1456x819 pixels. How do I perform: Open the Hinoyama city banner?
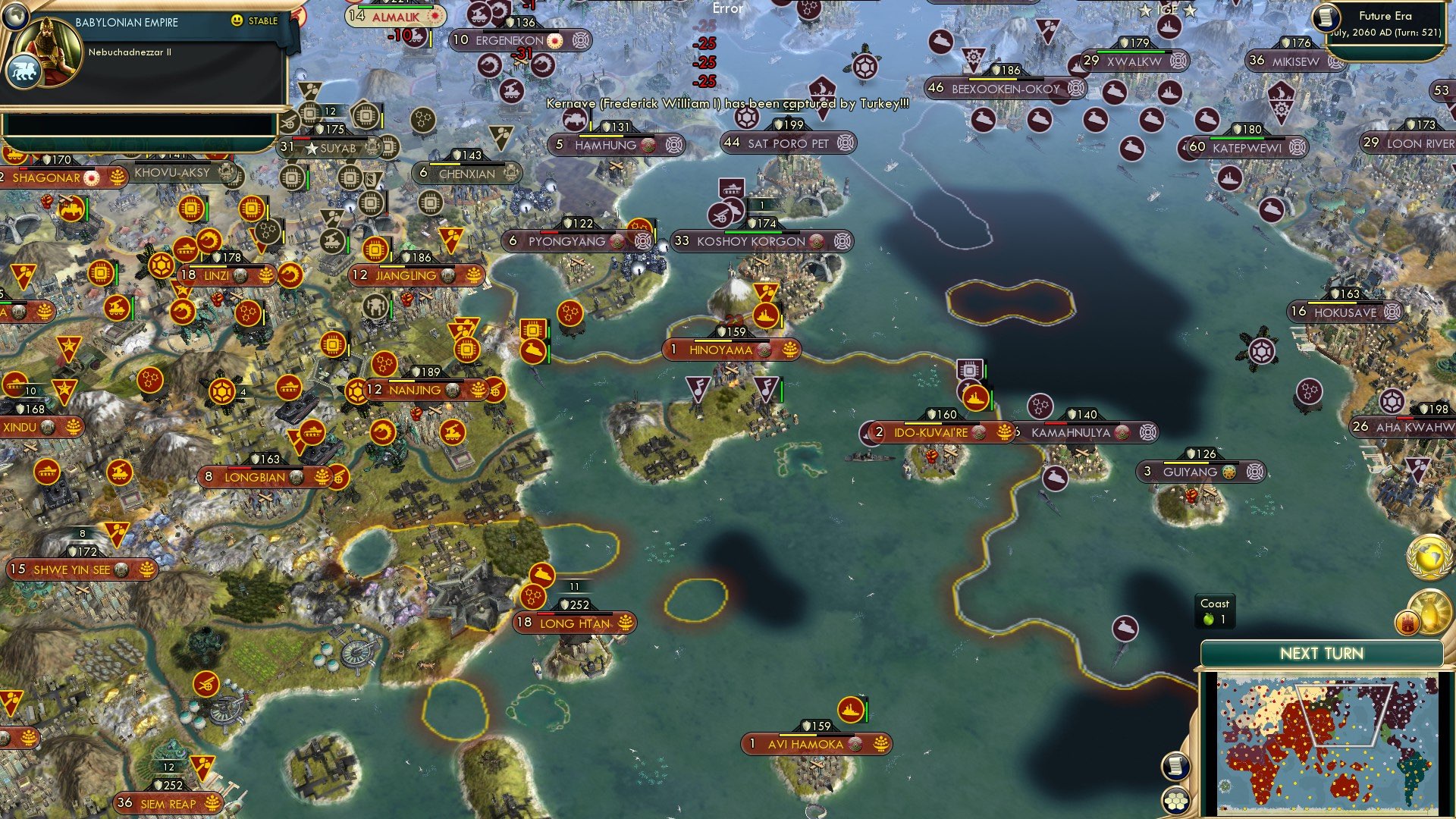(720, 350)
